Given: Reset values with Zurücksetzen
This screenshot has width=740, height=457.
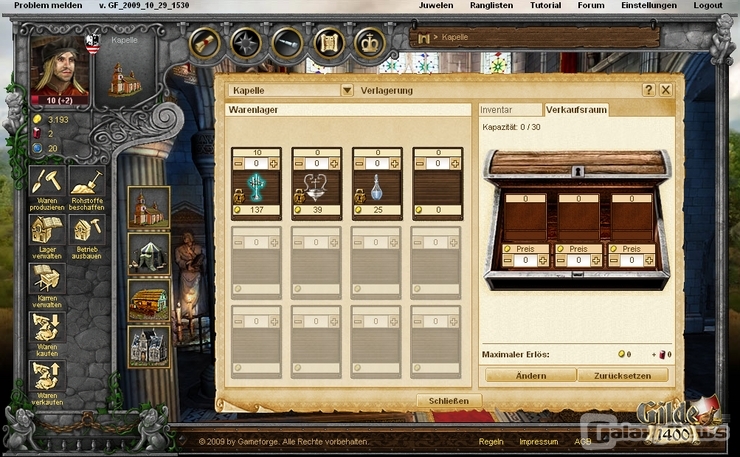Looking at the screenshot, I should [x=622, y=376].
